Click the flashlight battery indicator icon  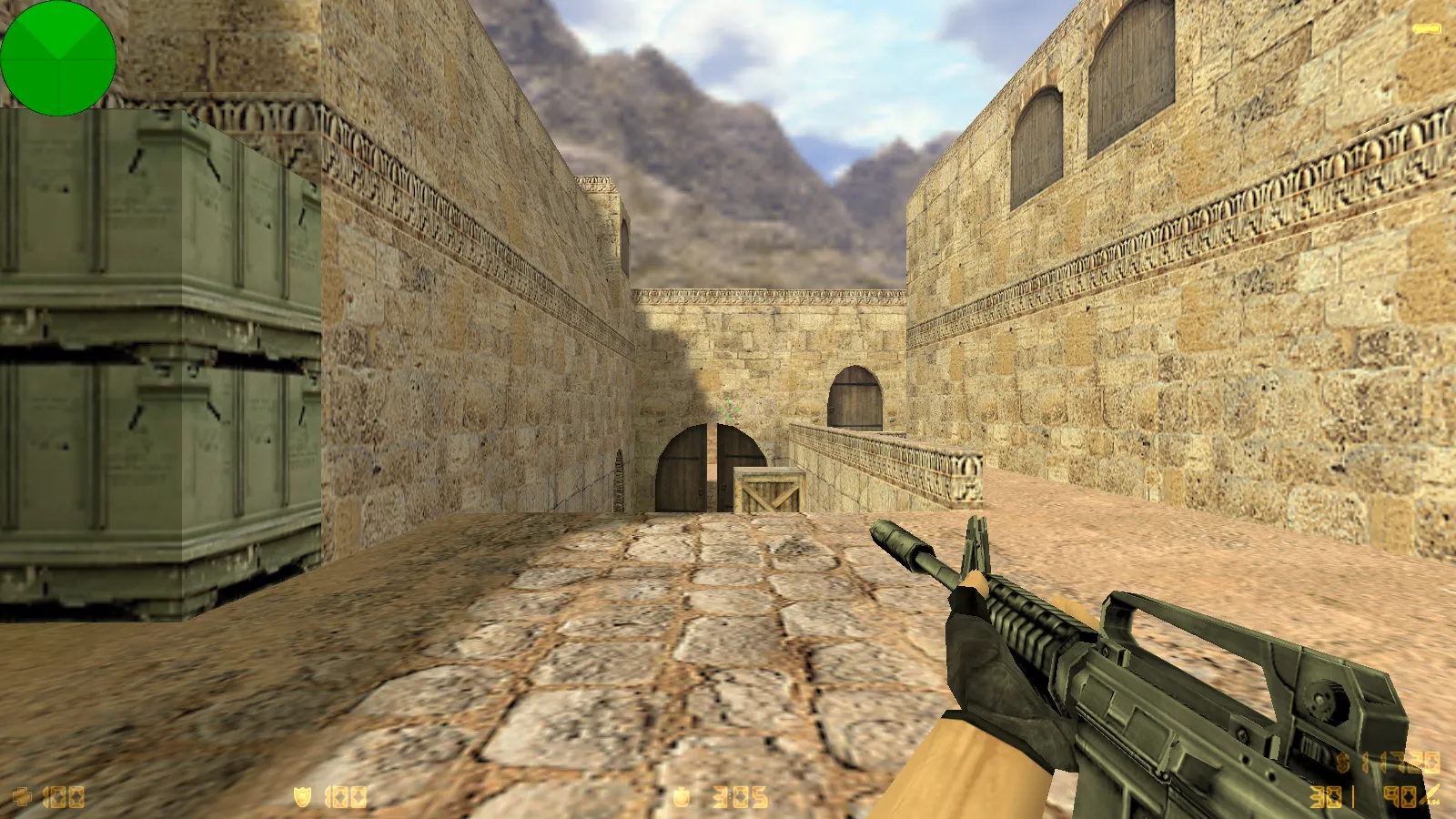point(1426,29)
